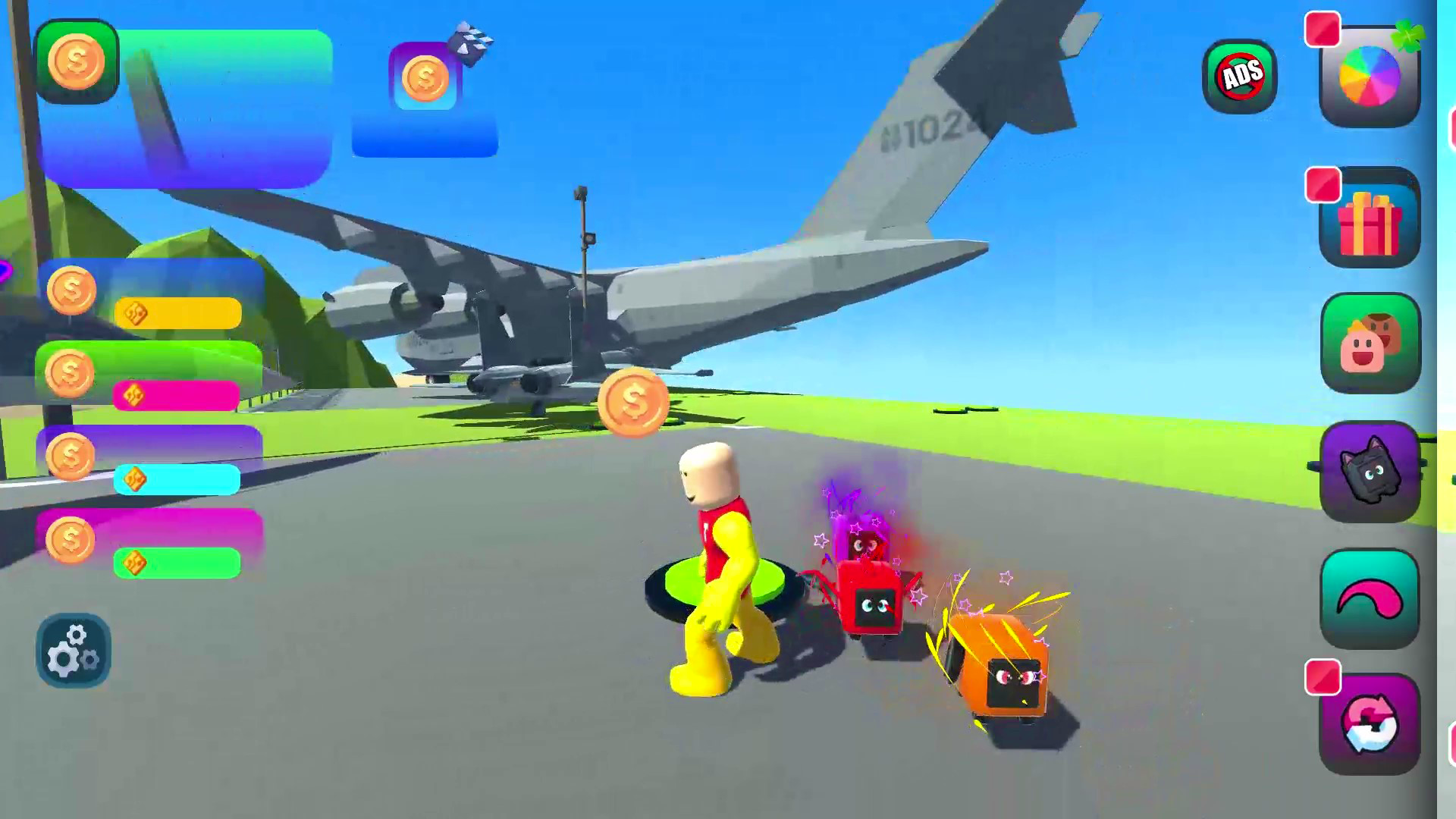Click the cyan progress bar
The height and width of the screenshot is (819, 1456).
click(x=176, y=479)
